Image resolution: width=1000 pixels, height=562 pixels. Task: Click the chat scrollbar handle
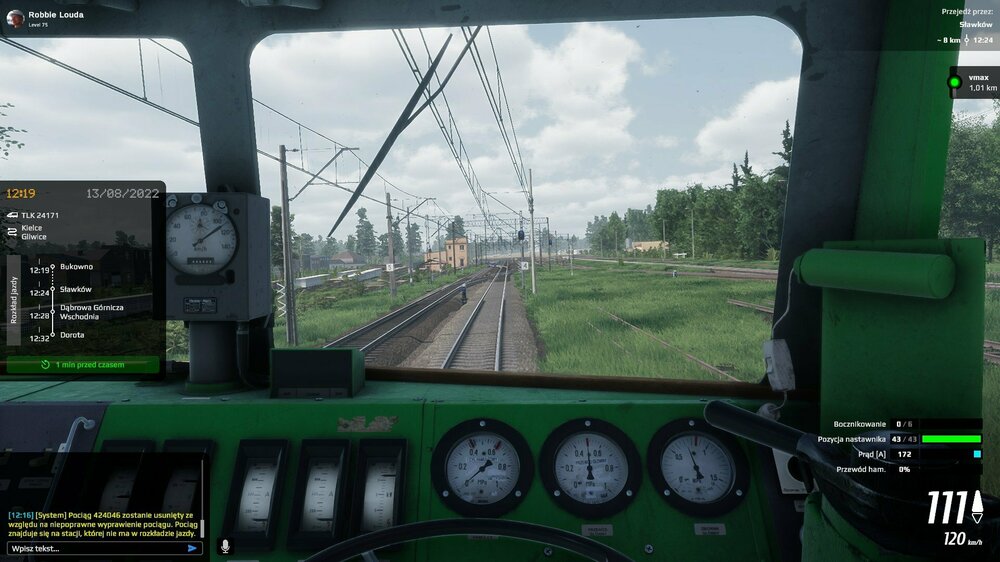tap(203, 526)
